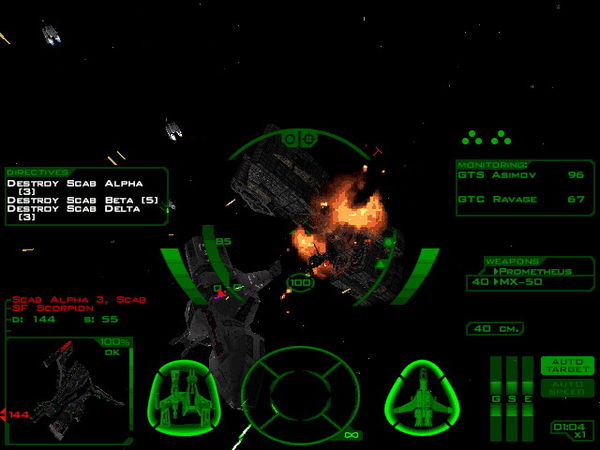Viewport: 600px width, 450px height.
Task: Adjust the G energy gauge bar
Action: click(497, 385)
